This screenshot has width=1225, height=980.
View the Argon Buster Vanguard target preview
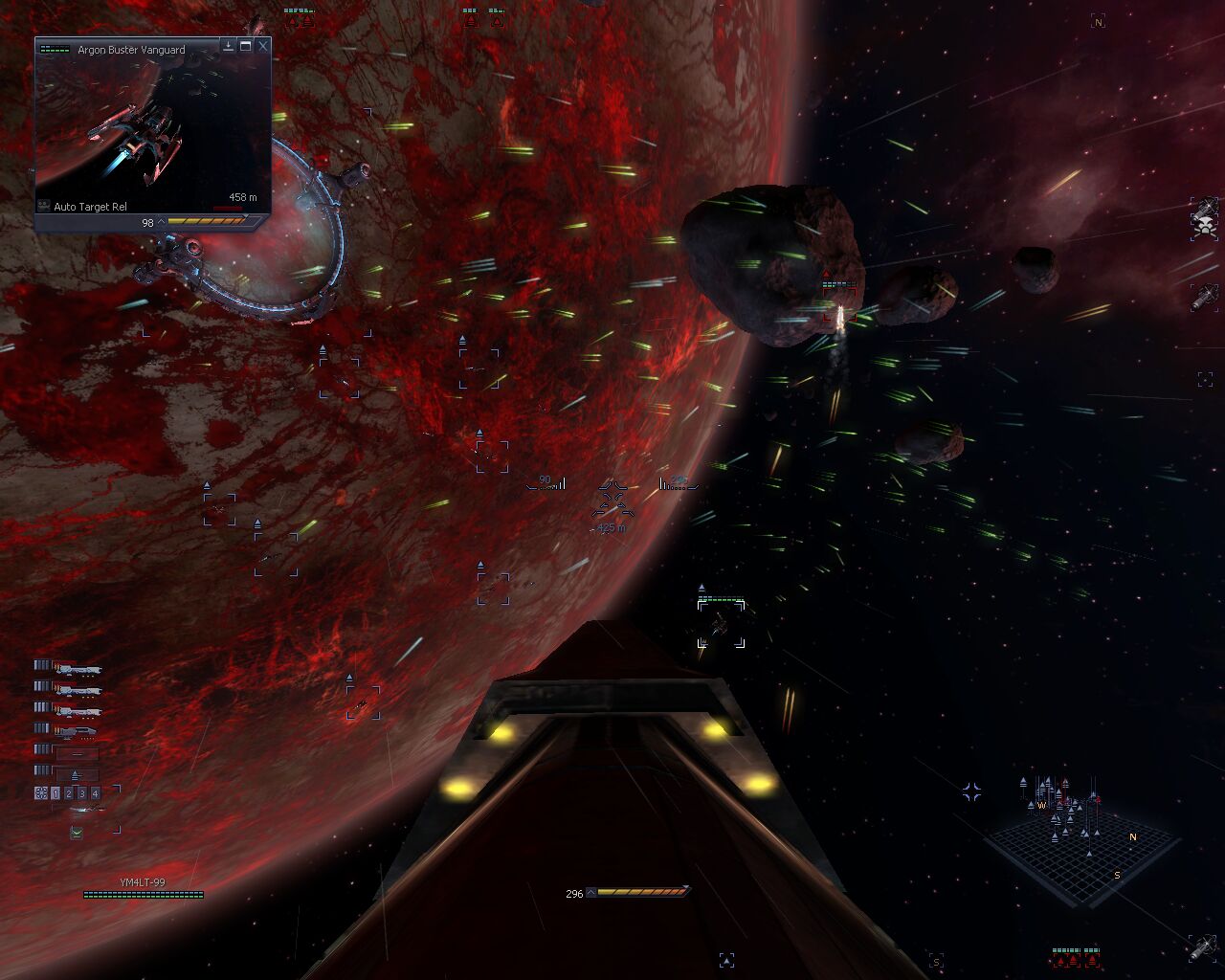[x=153, y=124]
